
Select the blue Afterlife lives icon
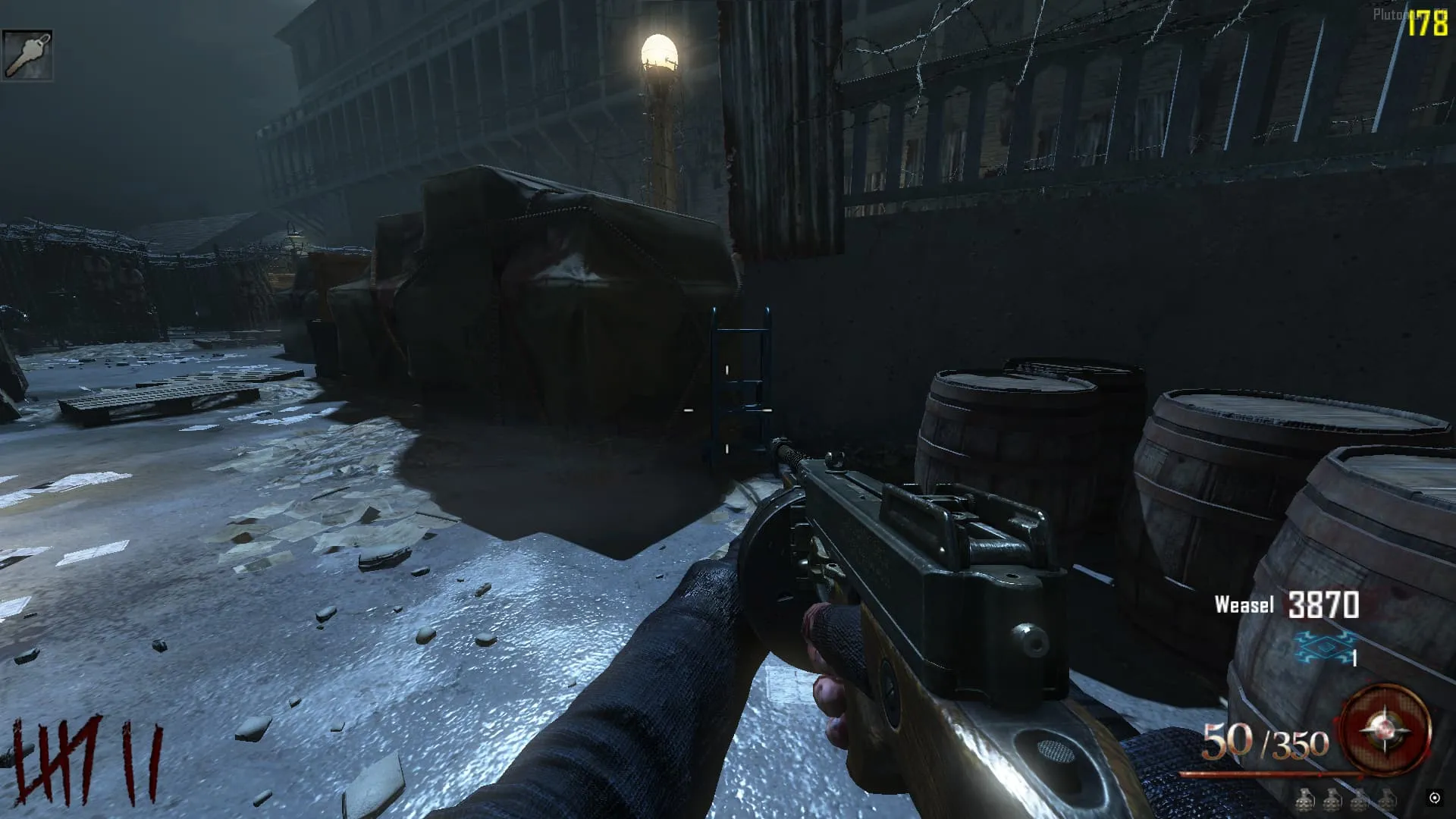tap(1323, 647)
